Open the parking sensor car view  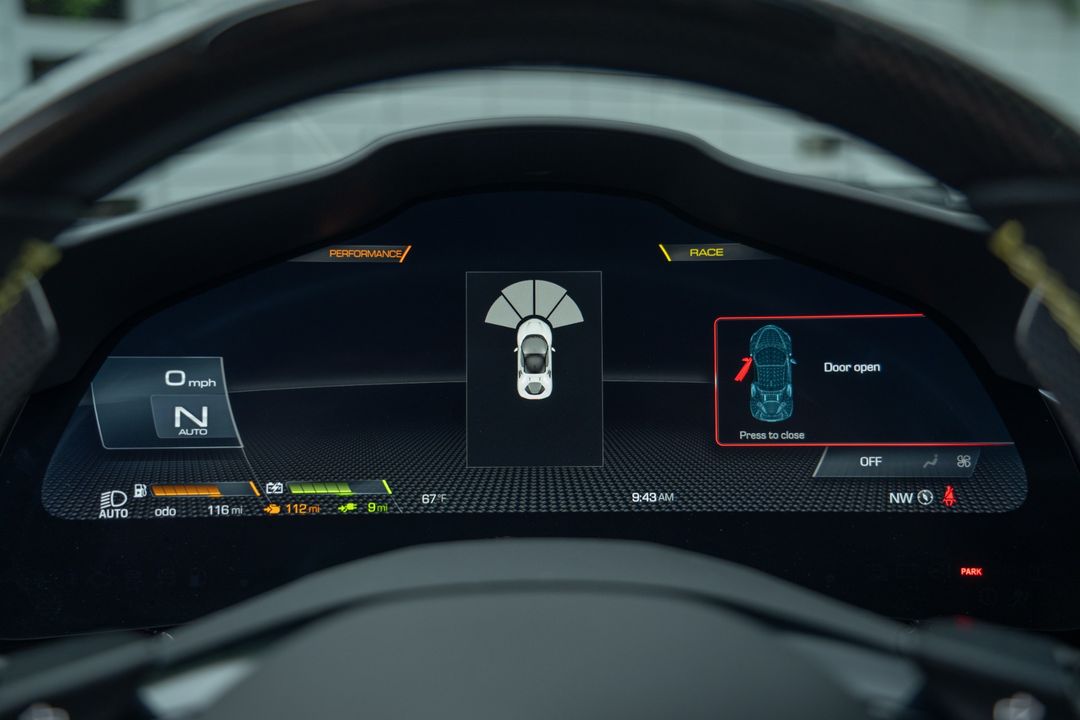[x=534, y=367]
